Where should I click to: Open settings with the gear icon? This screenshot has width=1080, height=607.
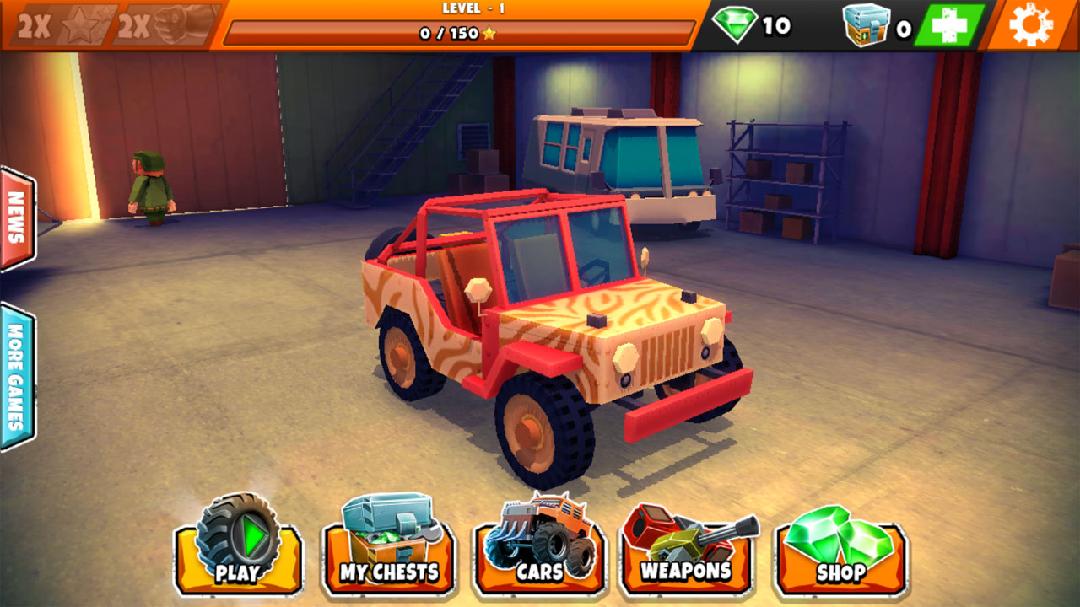click(1031, 24)
